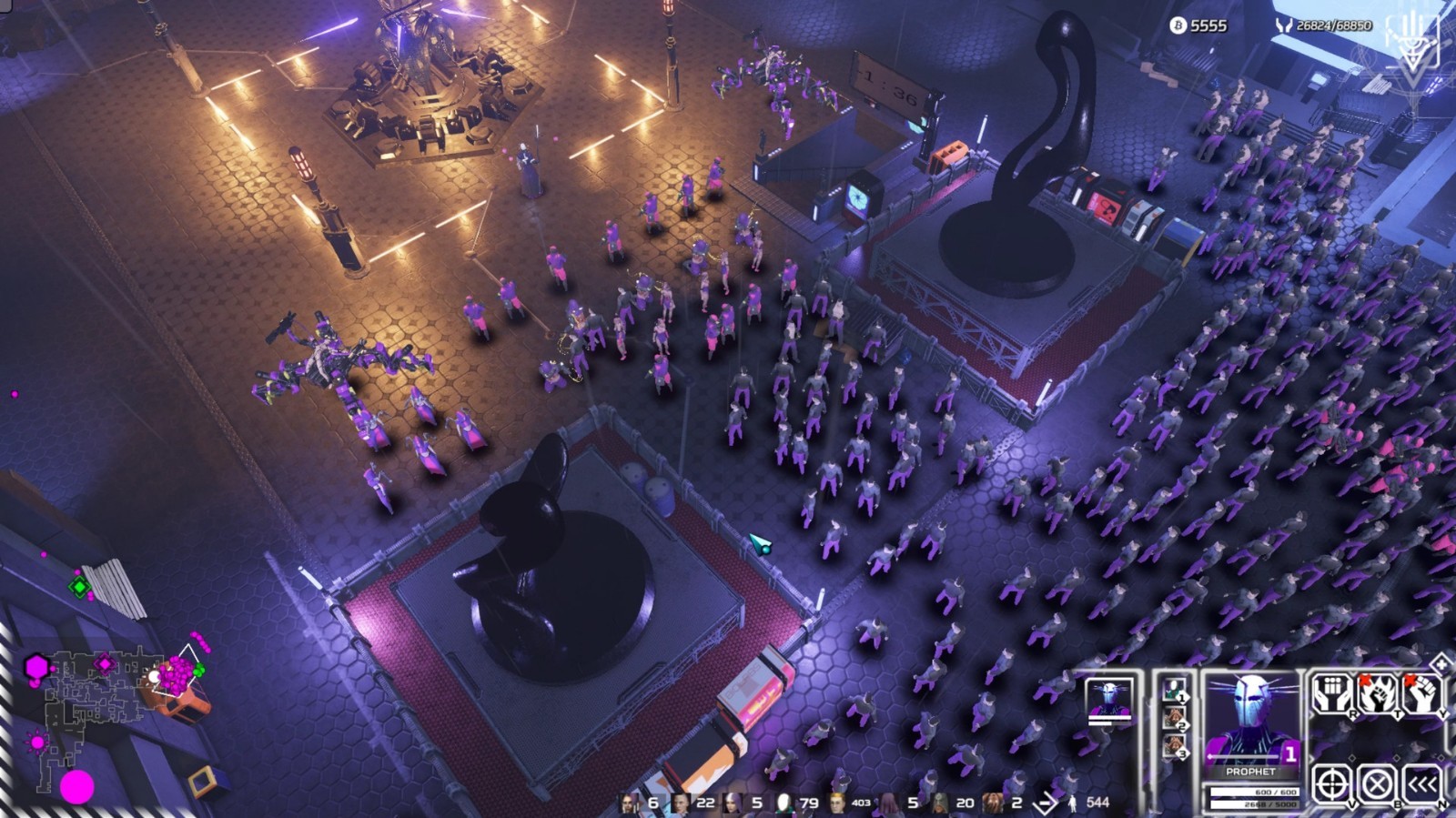Activate the raised fist ability
Screen dimensions: 1456x818
point(1421,695)
